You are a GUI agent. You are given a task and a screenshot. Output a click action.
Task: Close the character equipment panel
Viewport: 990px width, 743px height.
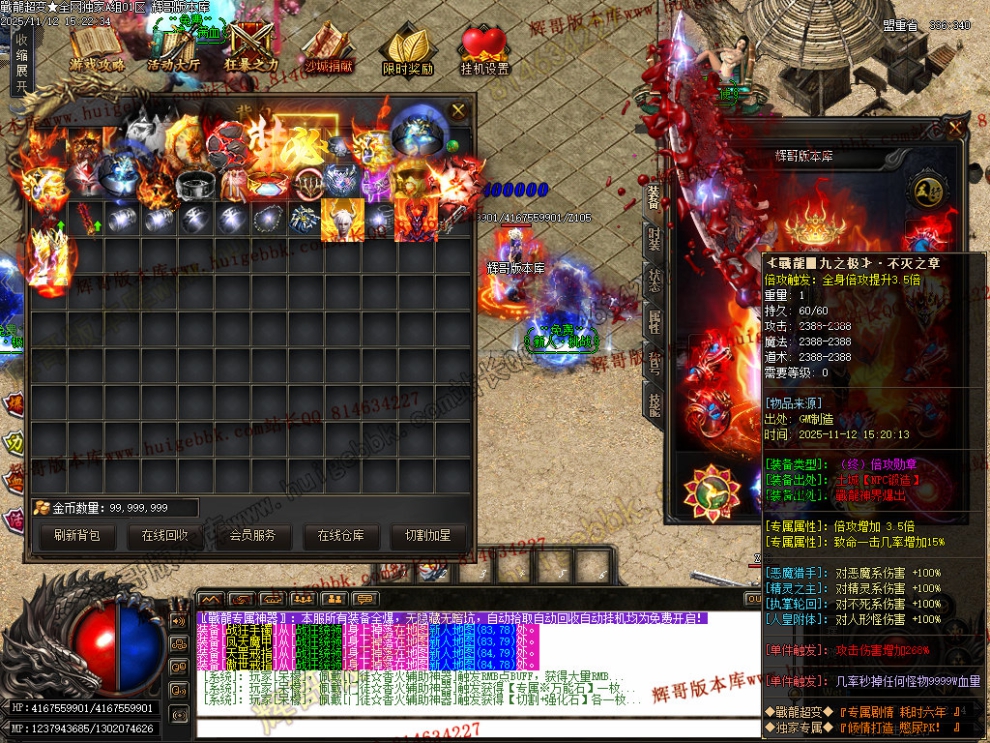coord(954,128)
